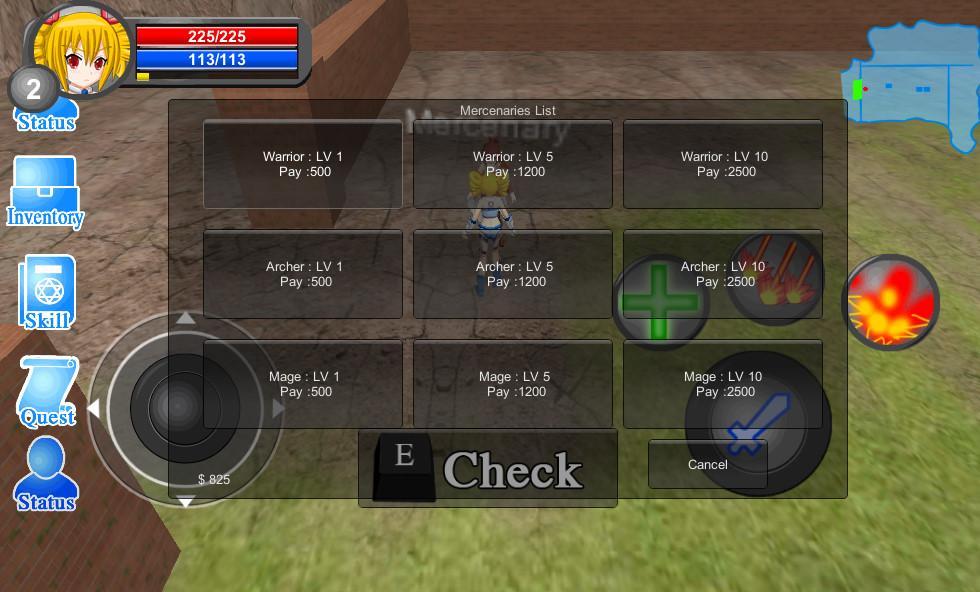Hire the Archer LV 5 for 1200

coord(512,274)
